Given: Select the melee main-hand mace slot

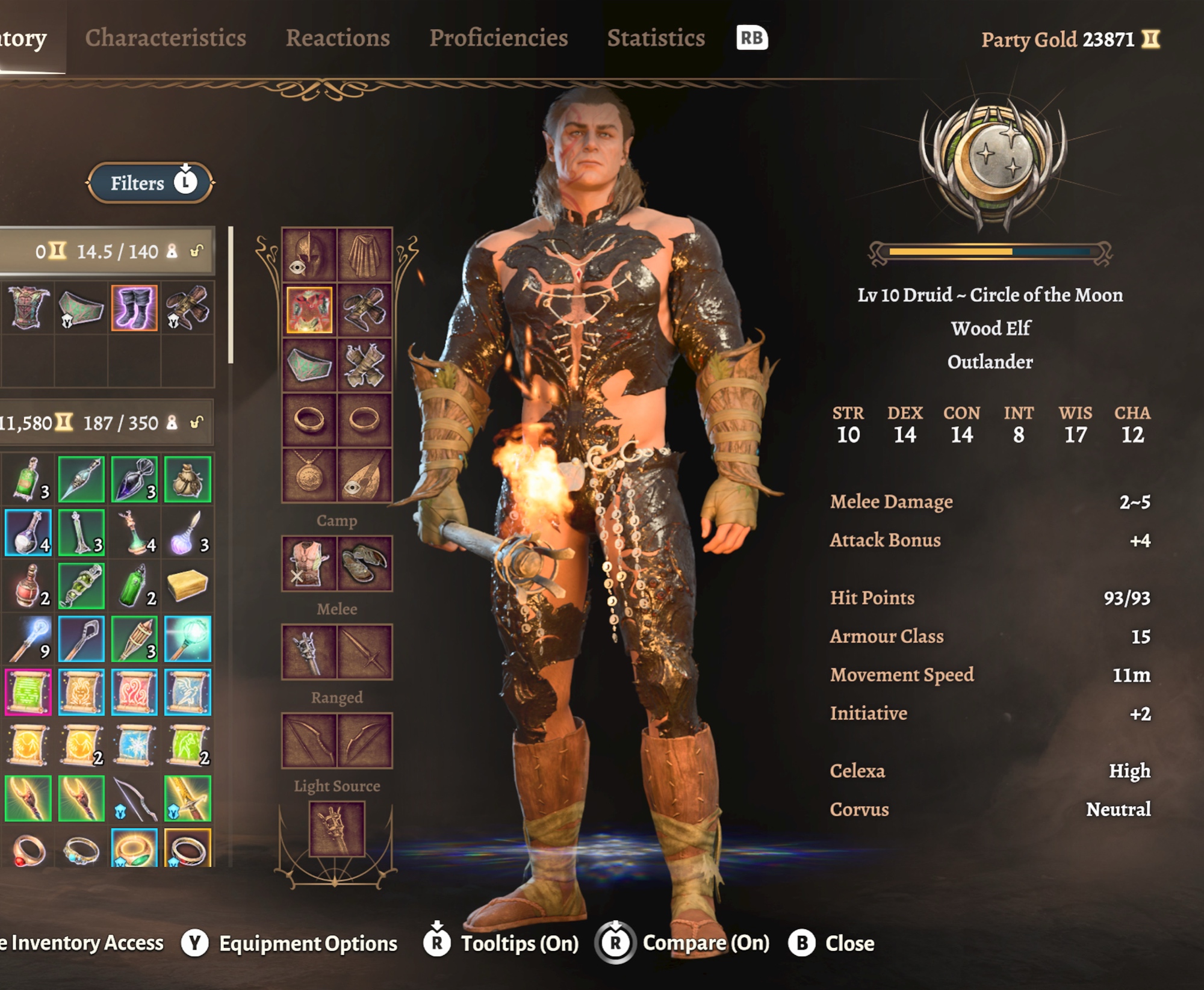Looking at the screenshot, I should (x=309, y=652).
